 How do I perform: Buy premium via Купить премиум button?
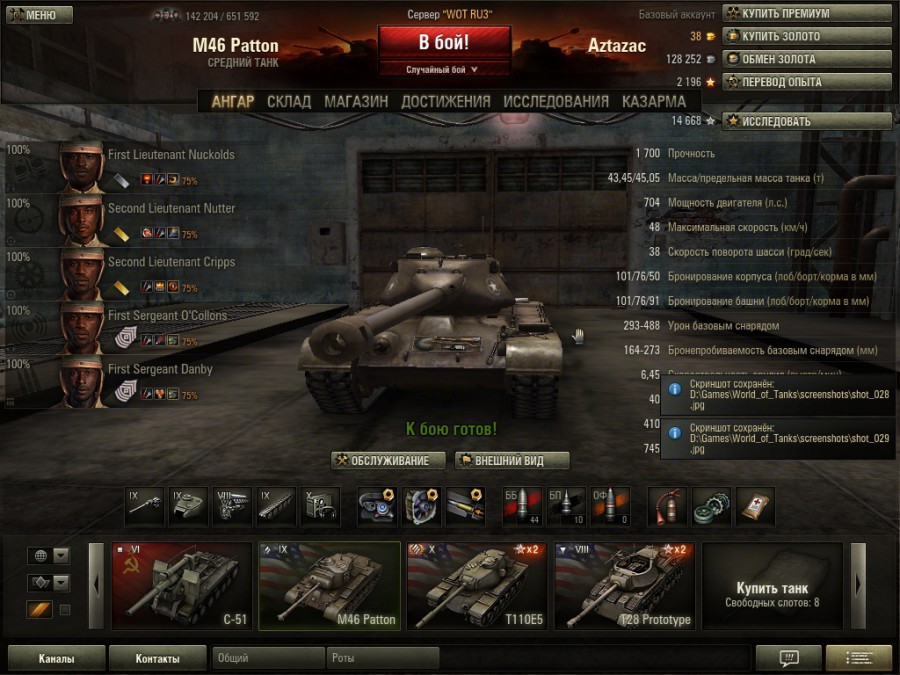pos(806,14)
